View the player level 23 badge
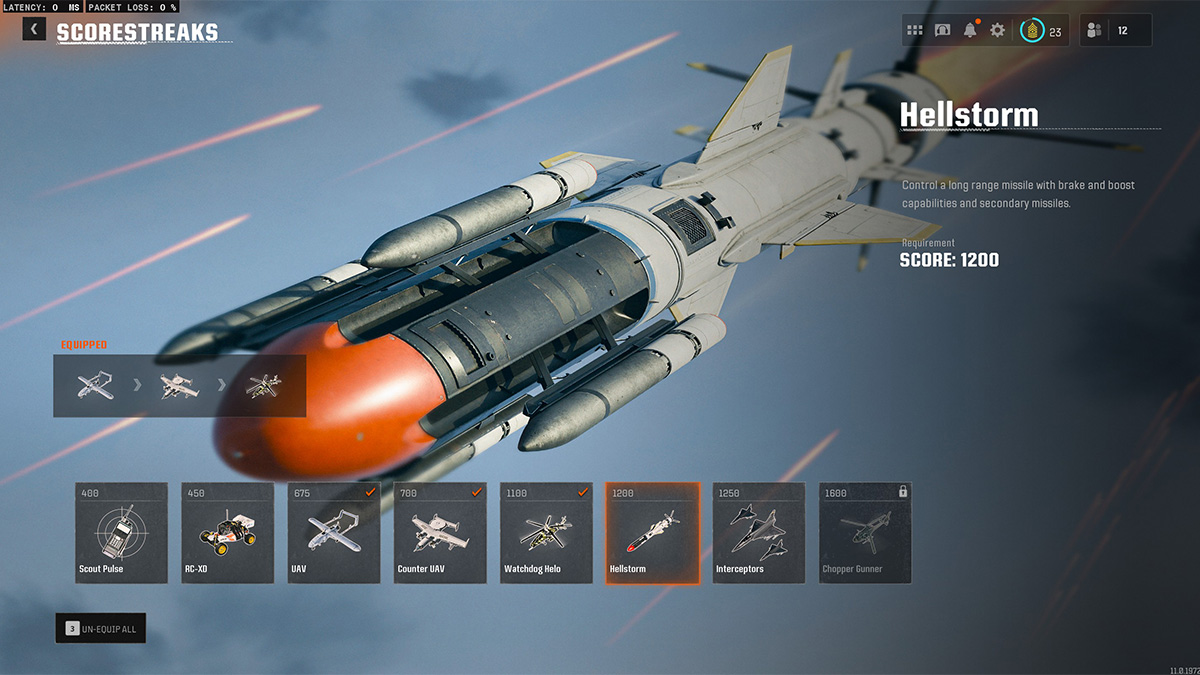Screen dimensions: 1200x675 pos(1041,31)
